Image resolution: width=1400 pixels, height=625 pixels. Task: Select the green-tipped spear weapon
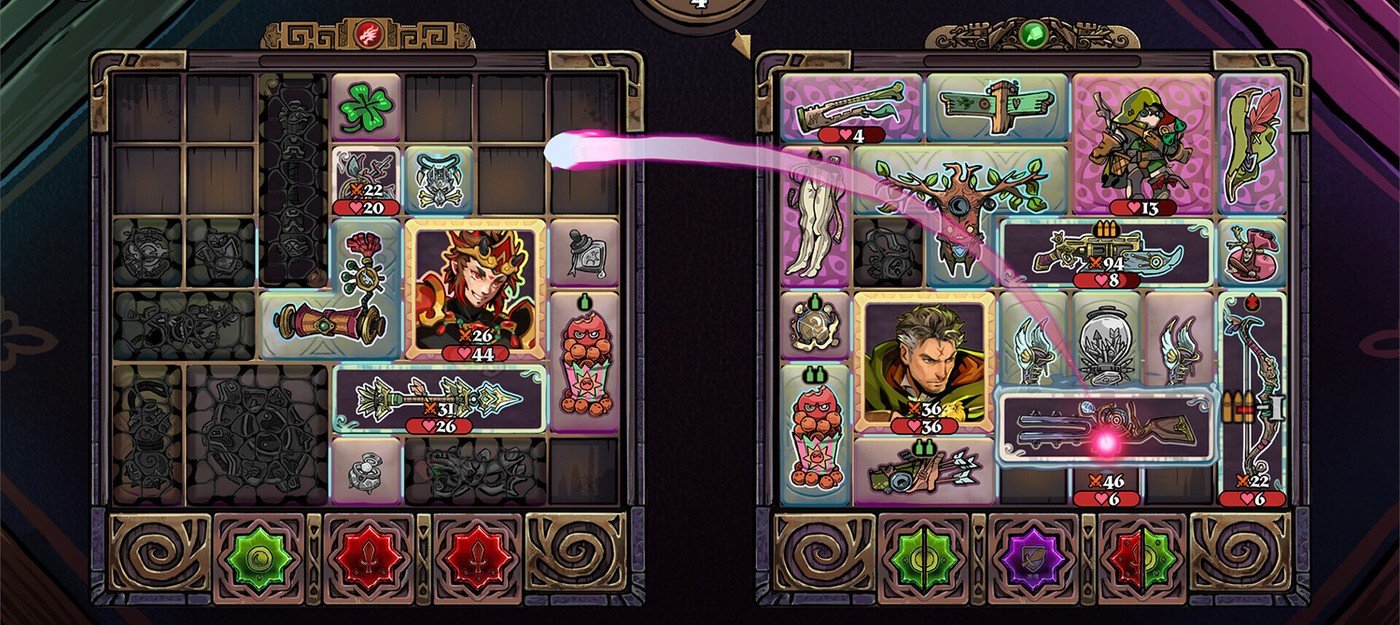point(440,397)
